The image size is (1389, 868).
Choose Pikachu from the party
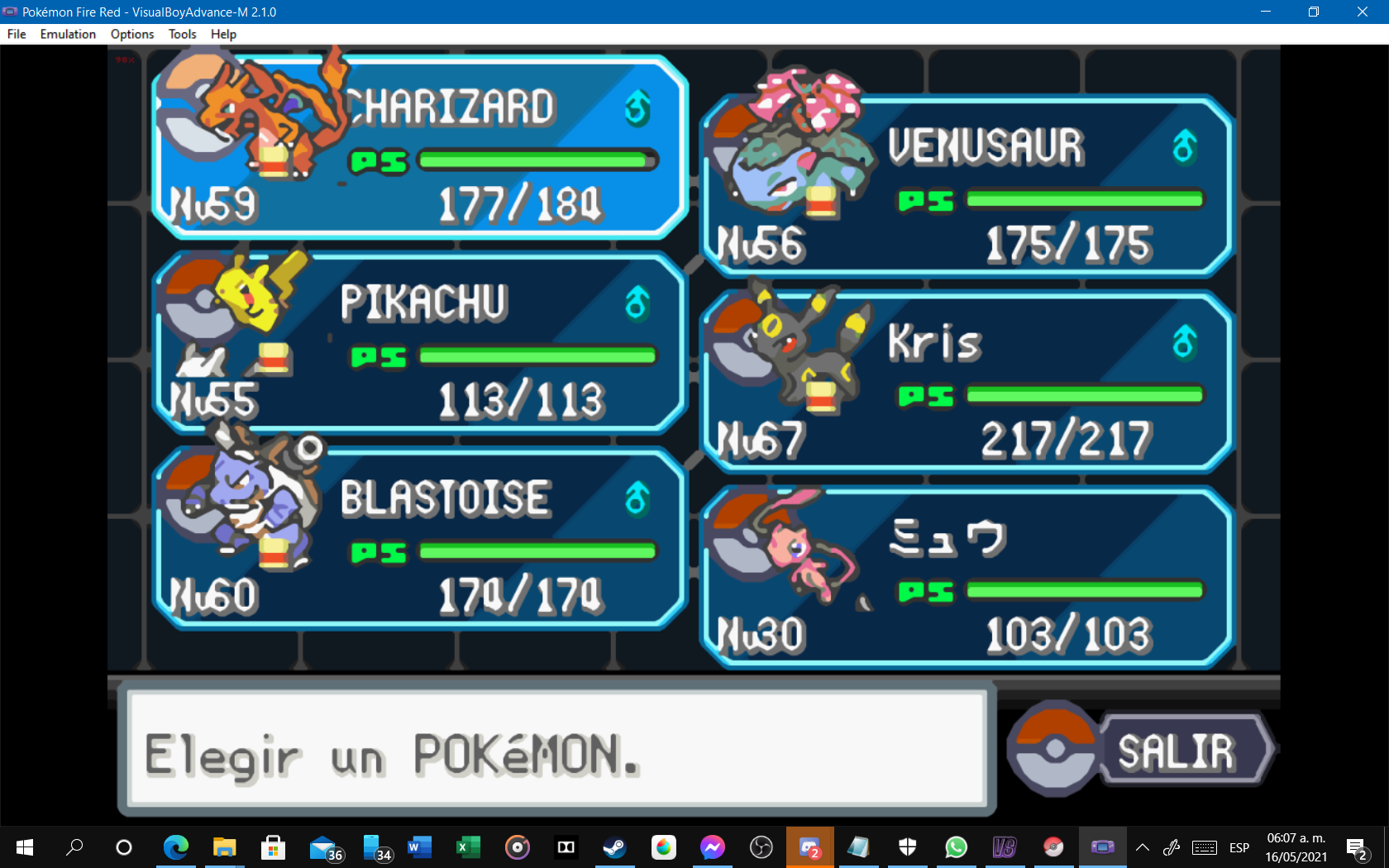(x=422, y=343)
